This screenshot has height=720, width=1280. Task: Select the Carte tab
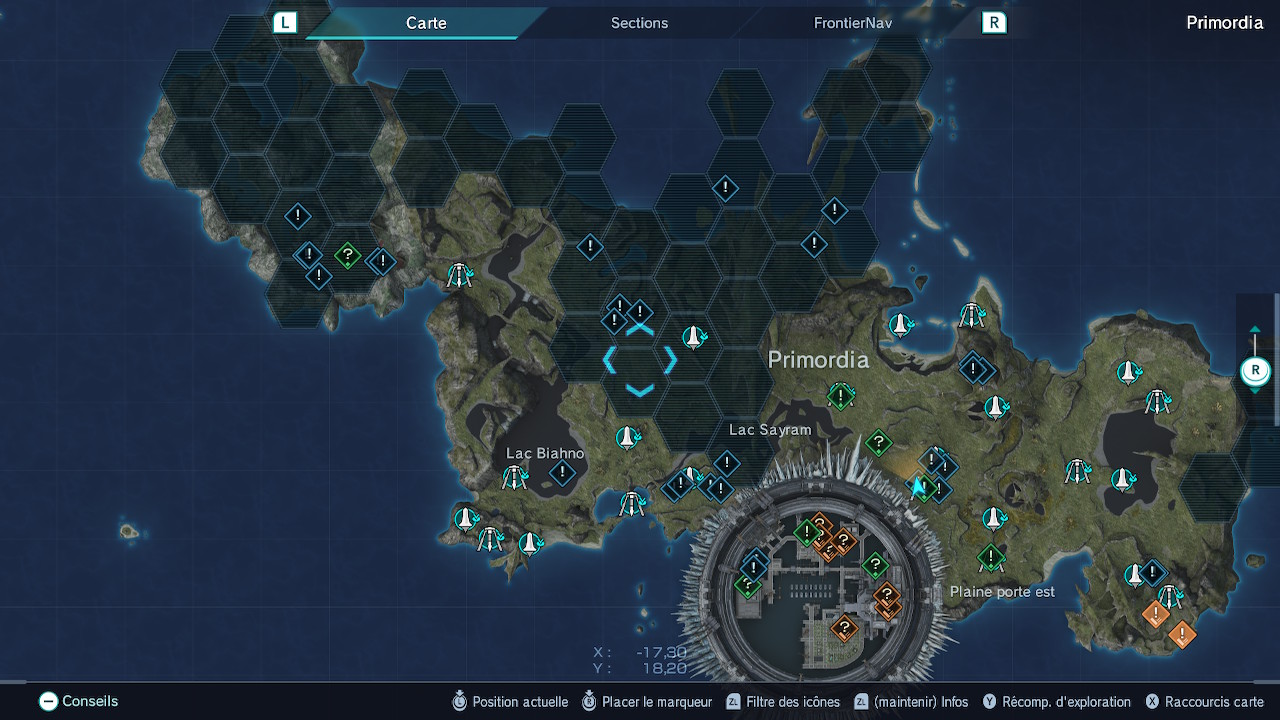[x=426, y=23]
